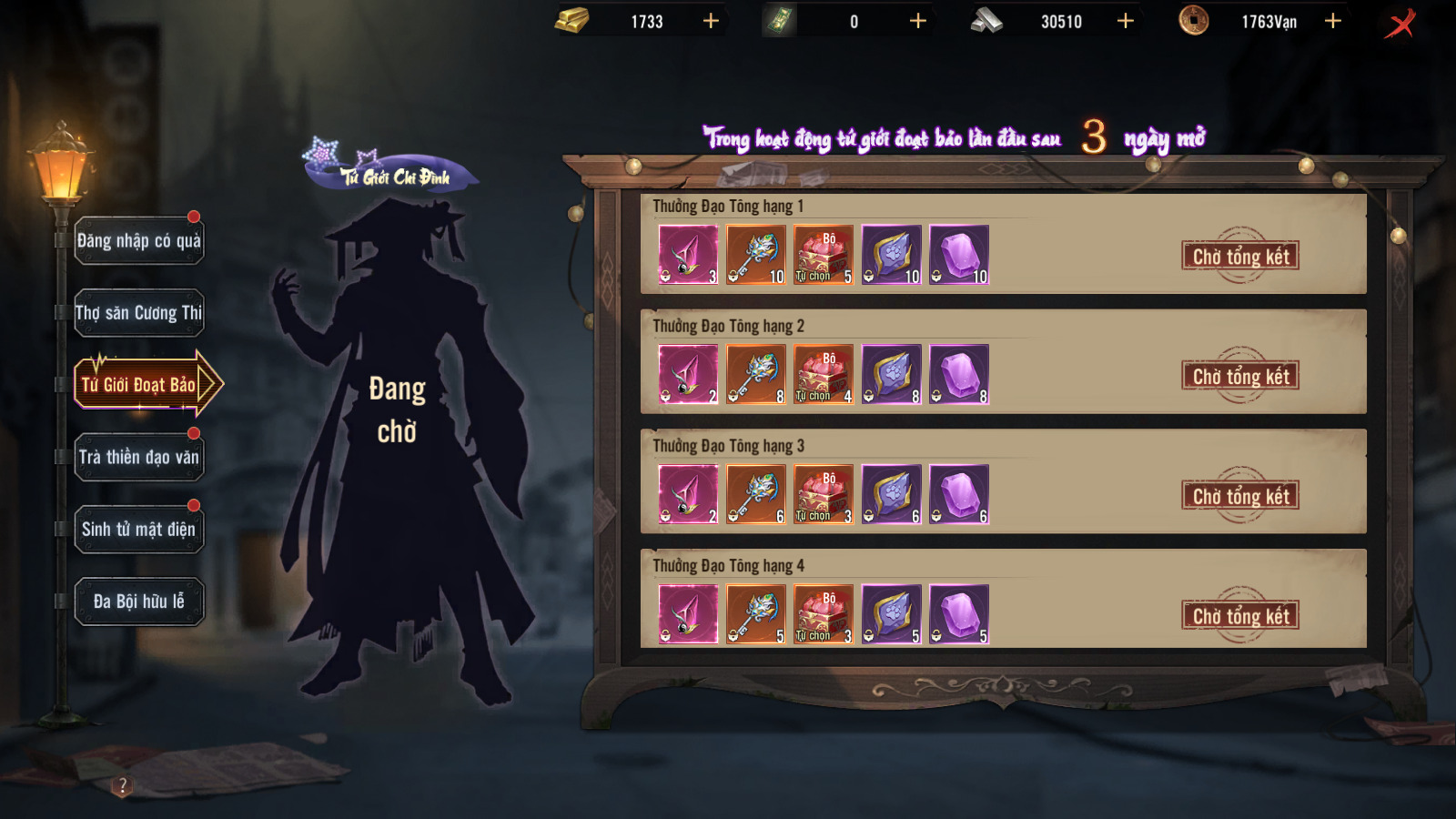The image size is (1456, 819).
Task: Add green banknotes with plus button
Action: tap(918, 21)
